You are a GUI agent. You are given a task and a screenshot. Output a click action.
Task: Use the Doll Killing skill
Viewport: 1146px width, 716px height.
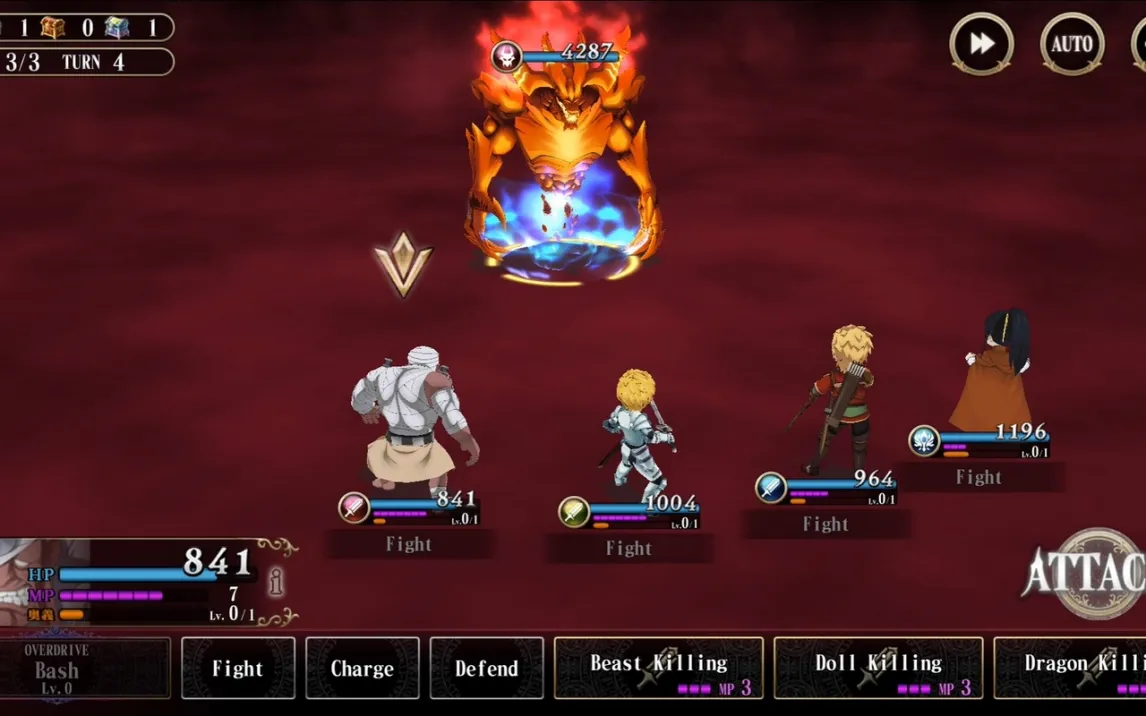point(878,668)
